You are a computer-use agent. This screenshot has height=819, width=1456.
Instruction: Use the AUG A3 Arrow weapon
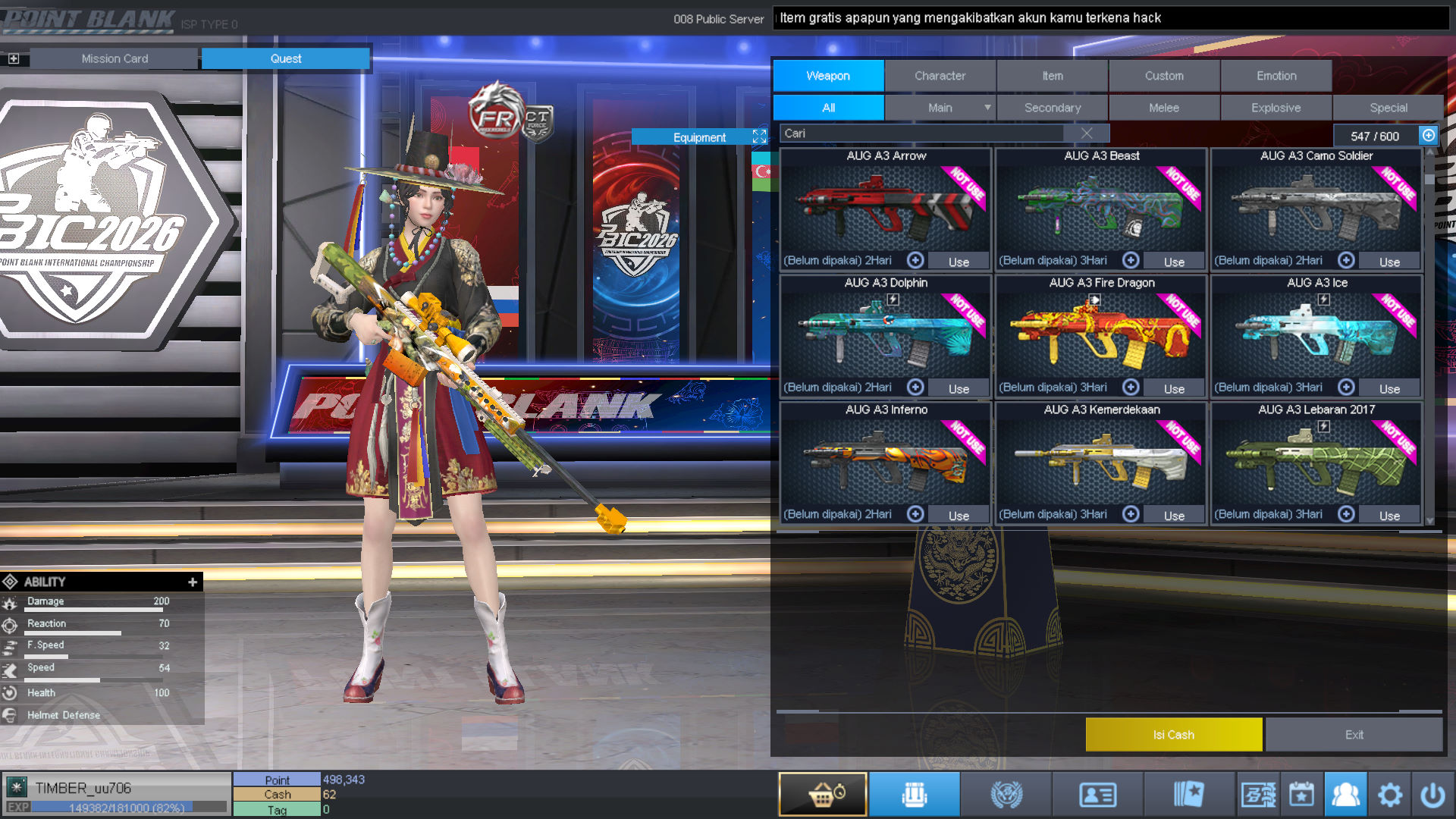click(x=959, y=262)
